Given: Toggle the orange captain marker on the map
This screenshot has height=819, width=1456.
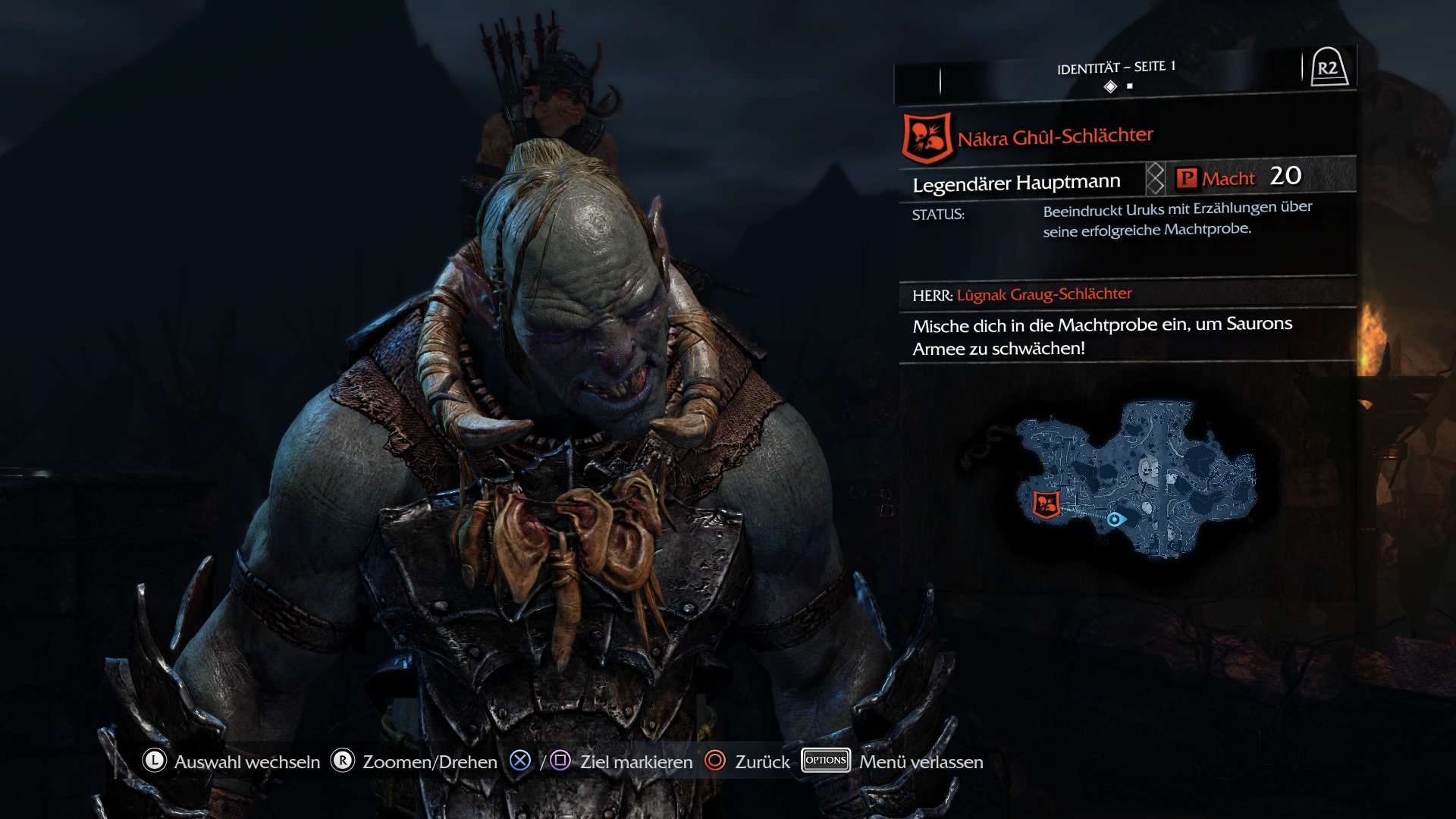Looking at the screenshot, I should pyautogui.click(x=1048, y=504).
